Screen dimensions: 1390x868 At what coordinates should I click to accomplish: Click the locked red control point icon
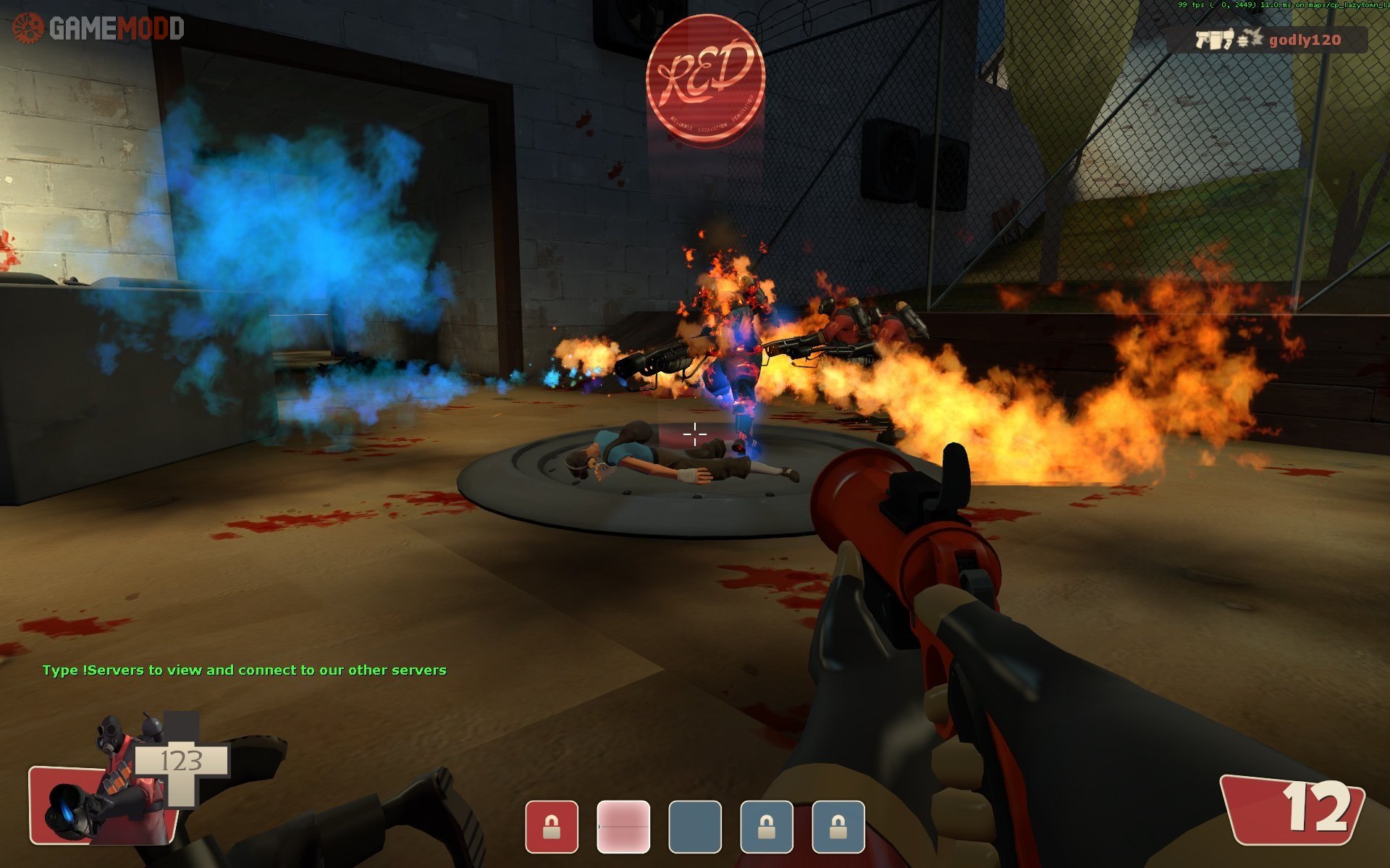pos(552,826)
